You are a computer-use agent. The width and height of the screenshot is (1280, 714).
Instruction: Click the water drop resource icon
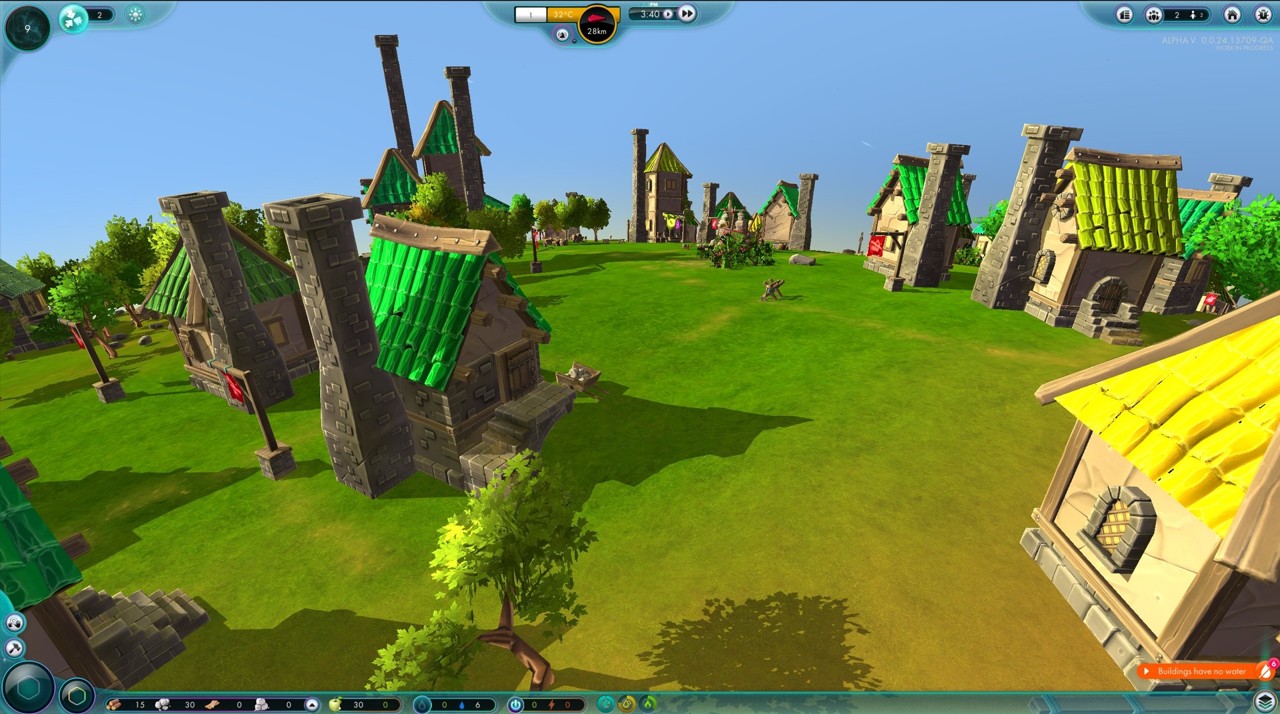click(x=423, y=704)
